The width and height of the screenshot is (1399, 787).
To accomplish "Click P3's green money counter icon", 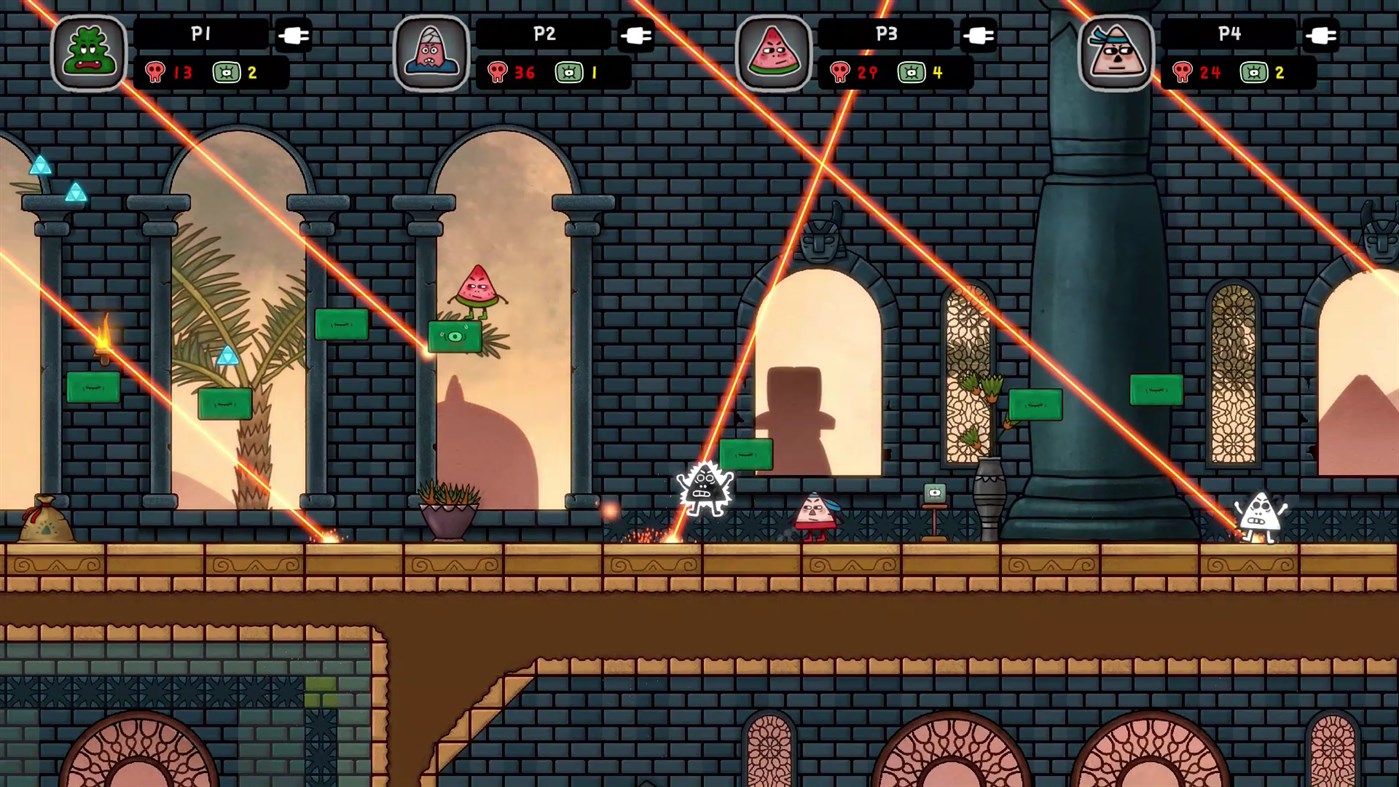I will (x=912, y=72).
